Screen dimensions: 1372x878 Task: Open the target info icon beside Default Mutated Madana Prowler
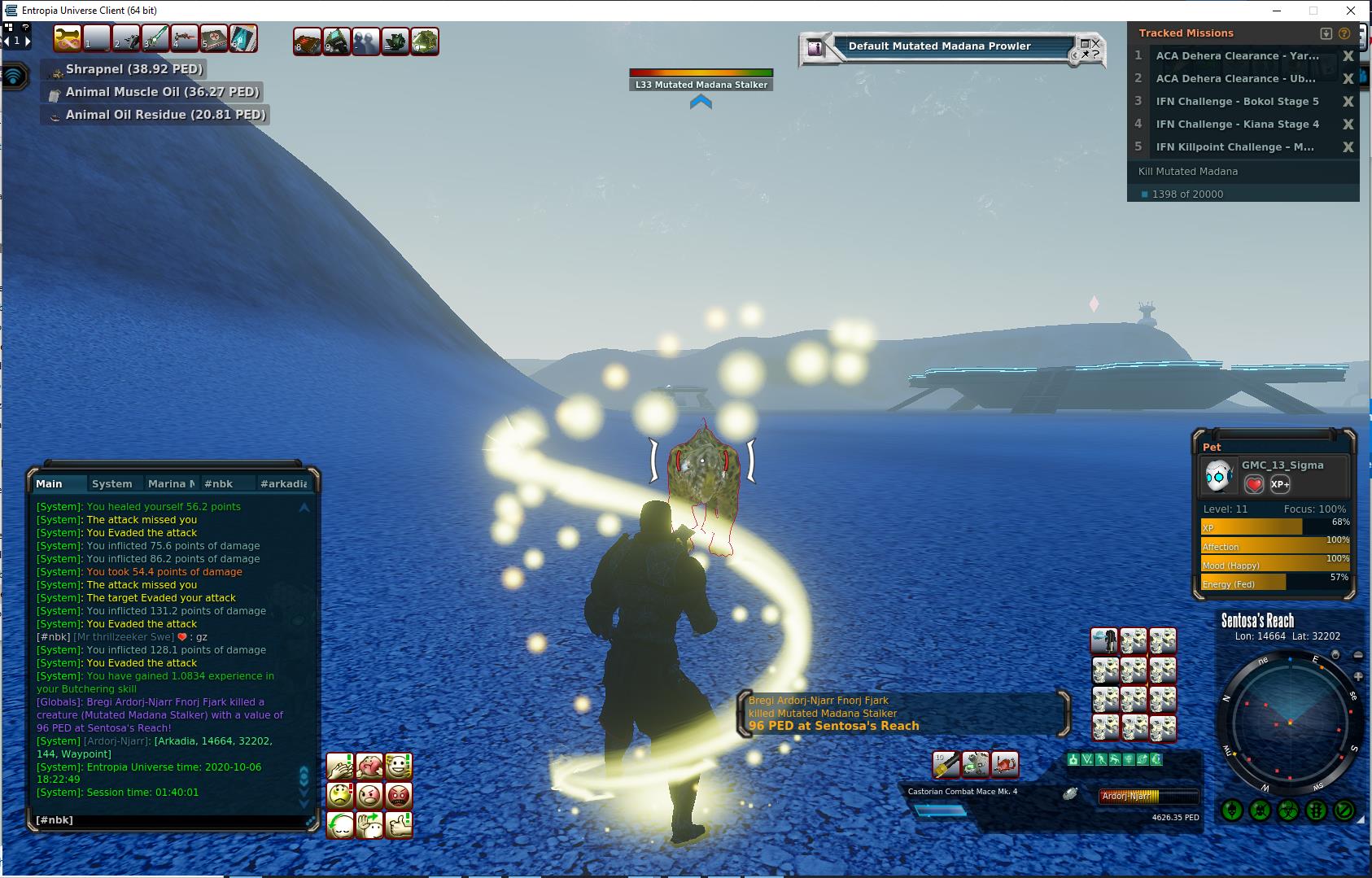815,48
